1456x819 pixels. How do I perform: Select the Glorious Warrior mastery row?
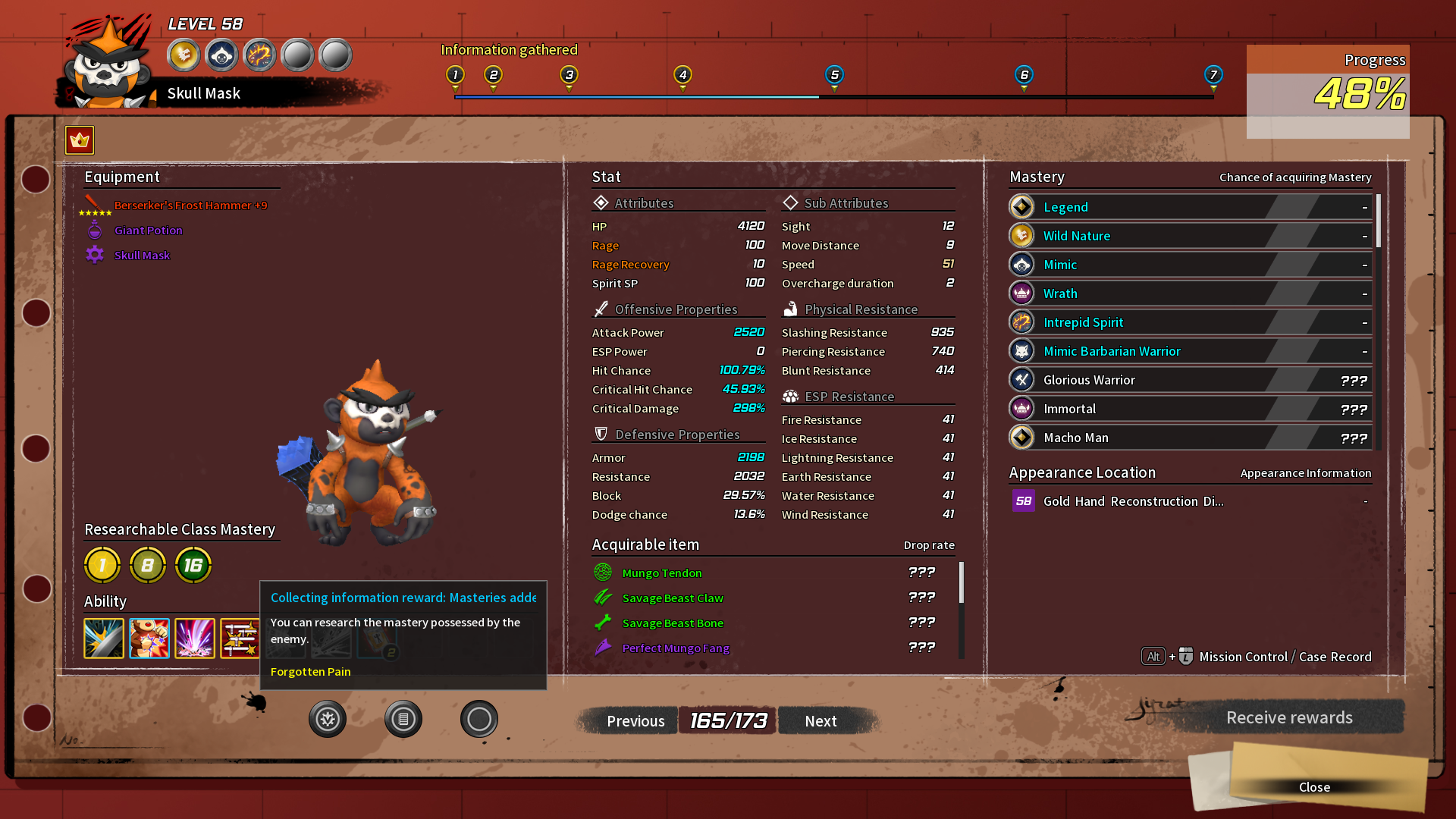pos(1190,380)
